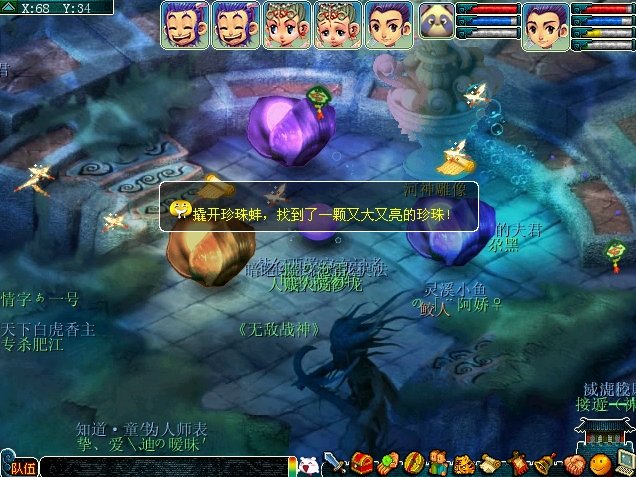Viewport: 636px width, 477px height.
Task: Switch the 队伍 chat channel button
Action: pyautogui.click(x=22, y=466)
